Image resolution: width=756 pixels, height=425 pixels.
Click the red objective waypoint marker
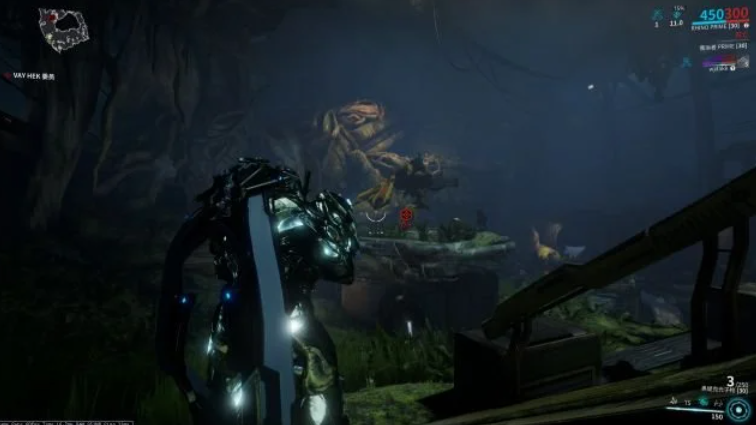(406, 214)
